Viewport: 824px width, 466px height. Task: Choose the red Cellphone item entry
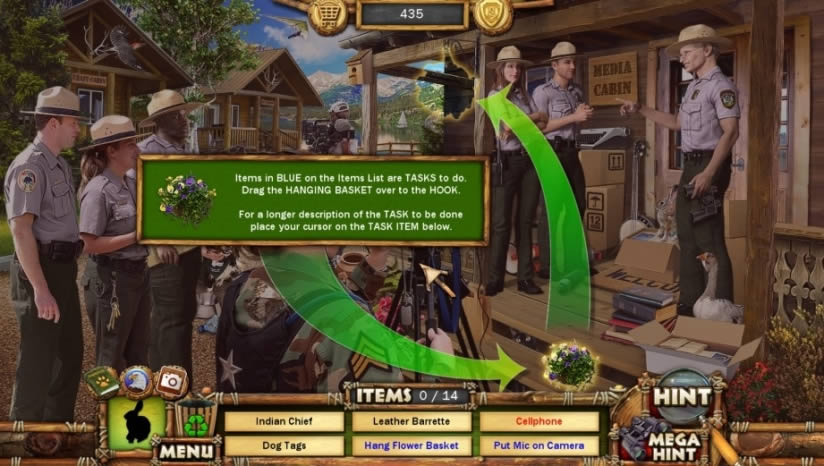tap(539, 421)
